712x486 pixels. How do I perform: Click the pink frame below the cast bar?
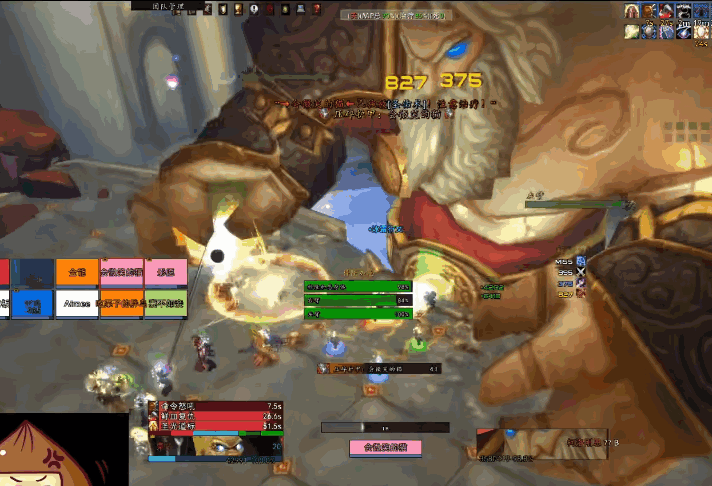[x=384, y=447]
